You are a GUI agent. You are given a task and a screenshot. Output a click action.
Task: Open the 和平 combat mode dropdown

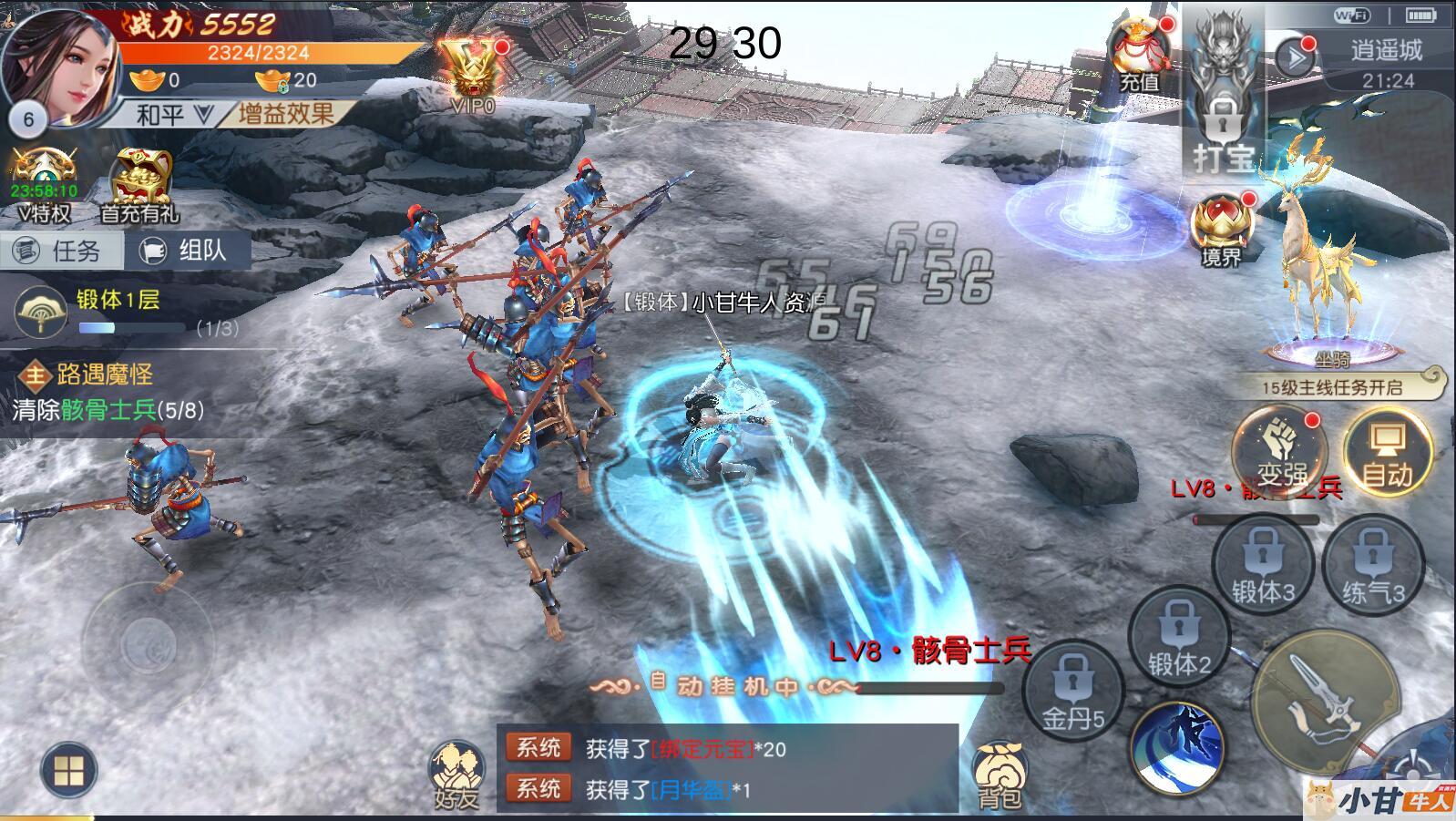173,115
